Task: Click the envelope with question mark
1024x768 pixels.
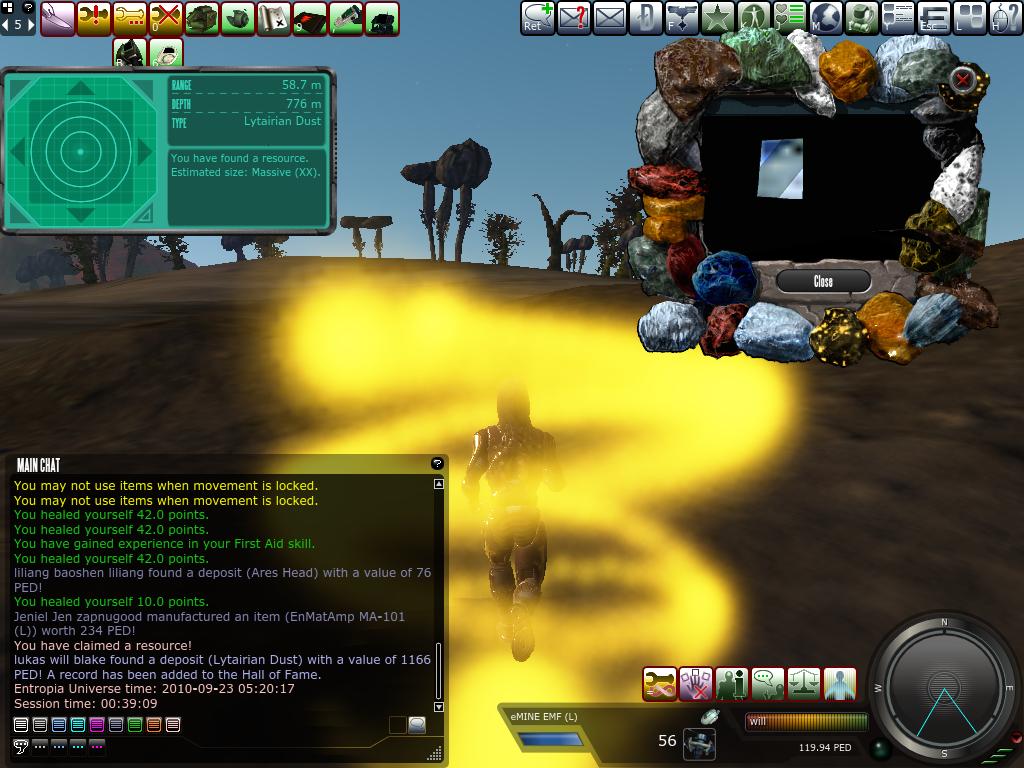Action: coord(574,17)
